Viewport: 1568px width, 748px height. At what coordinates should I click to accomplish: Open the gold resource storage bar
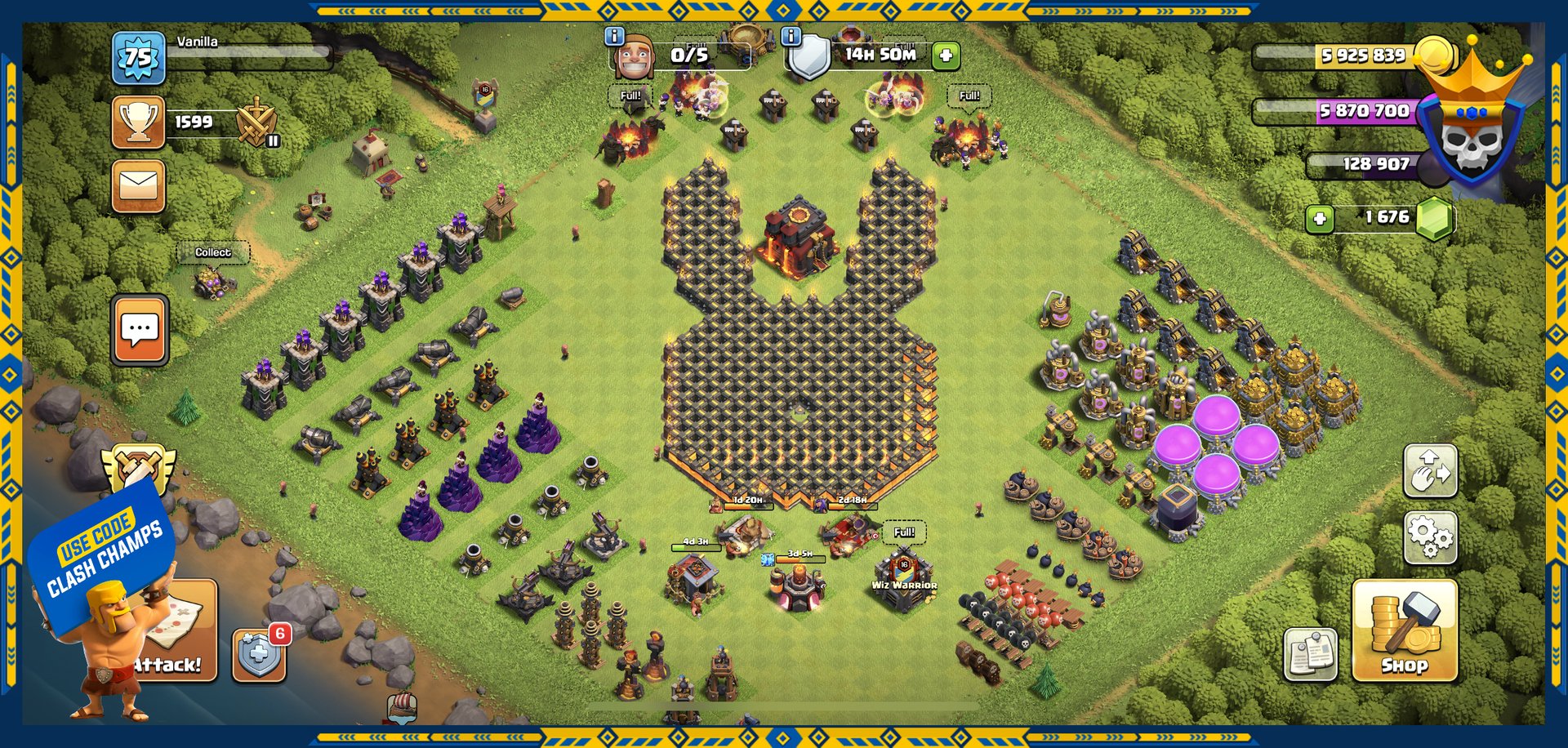1347,56
